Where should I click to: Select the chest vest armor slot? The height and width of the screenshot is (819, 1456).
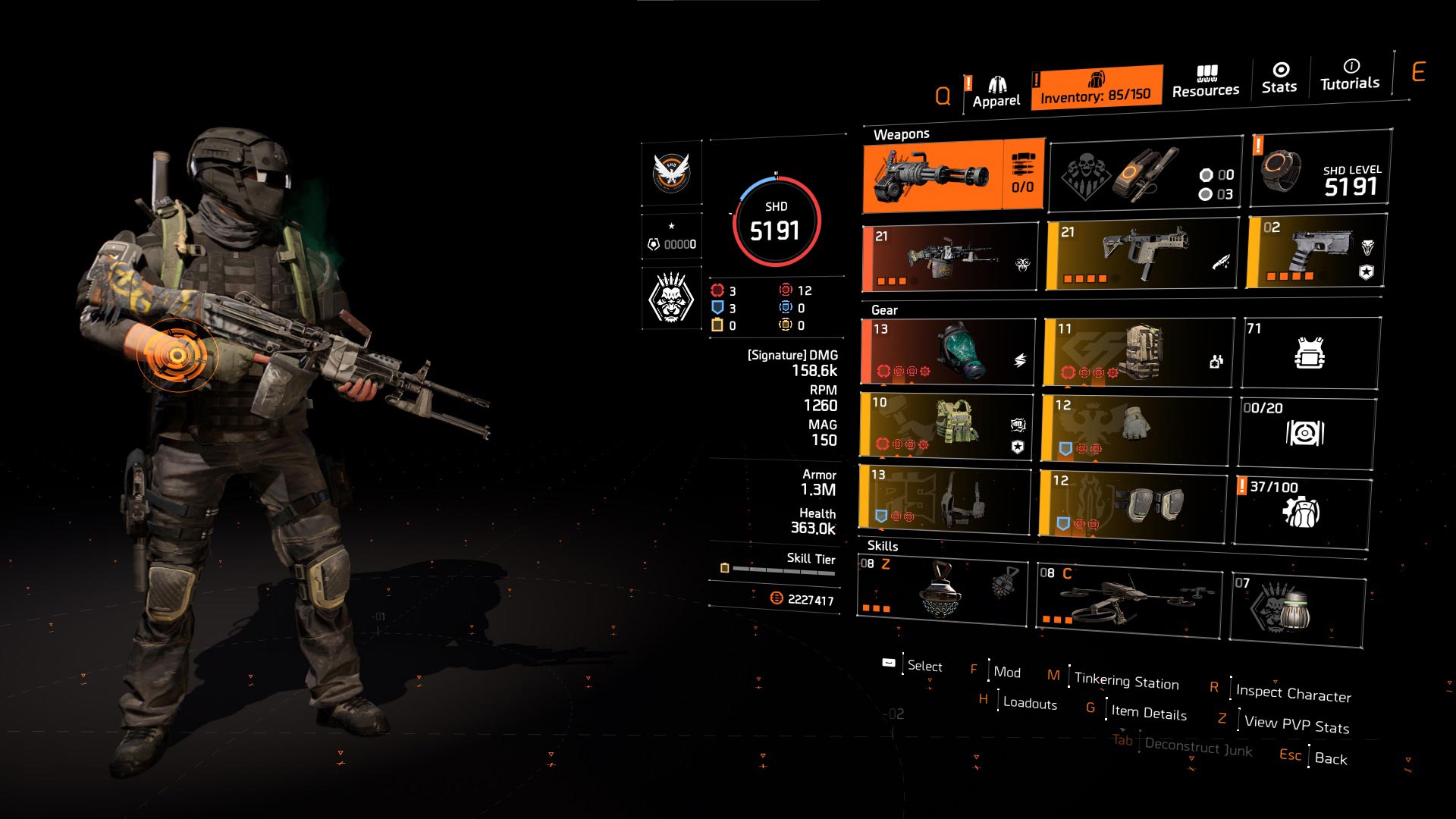tap(946, 425)
